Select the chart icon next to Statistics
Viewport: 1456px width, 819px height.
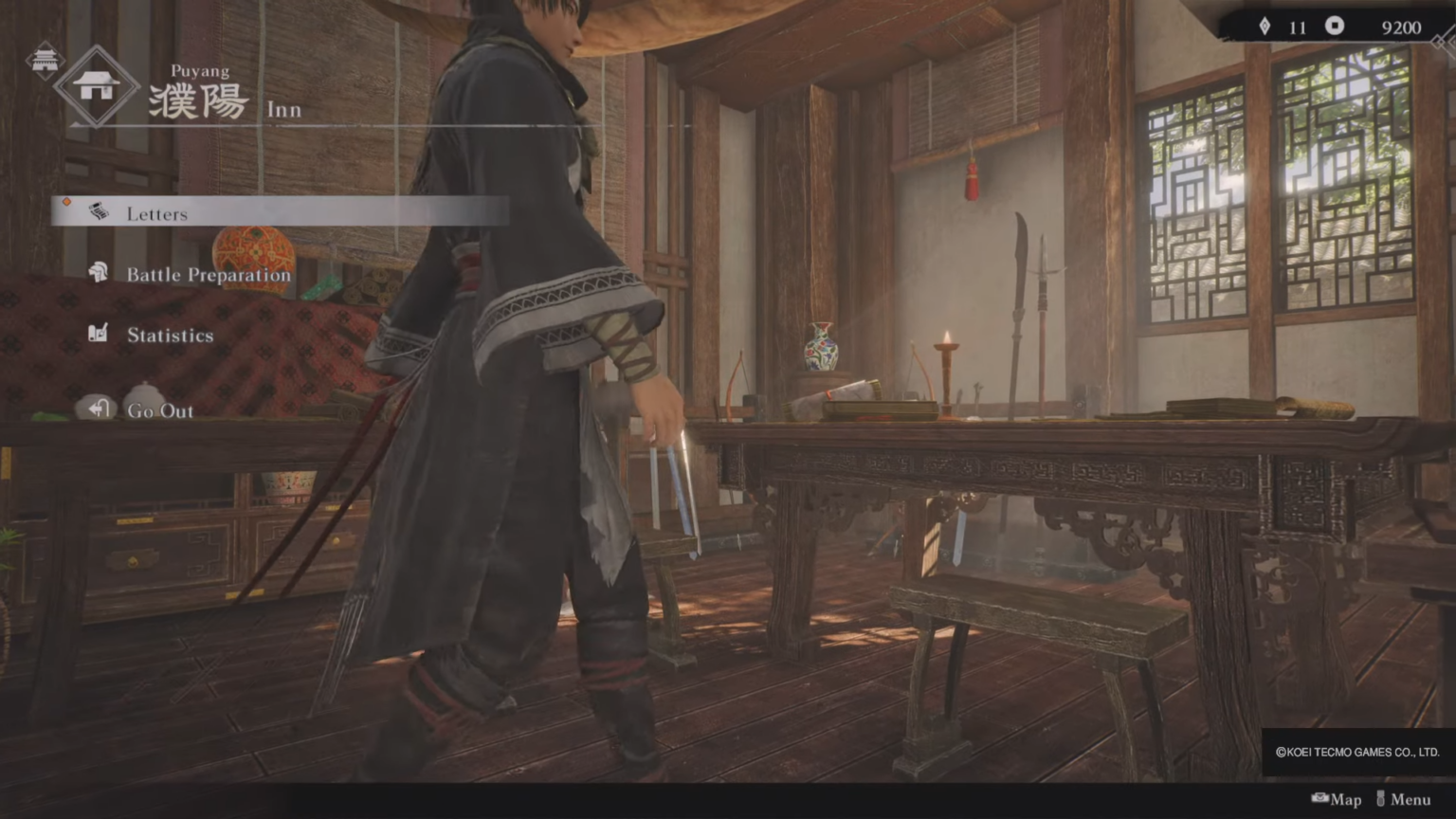point(98,334)
